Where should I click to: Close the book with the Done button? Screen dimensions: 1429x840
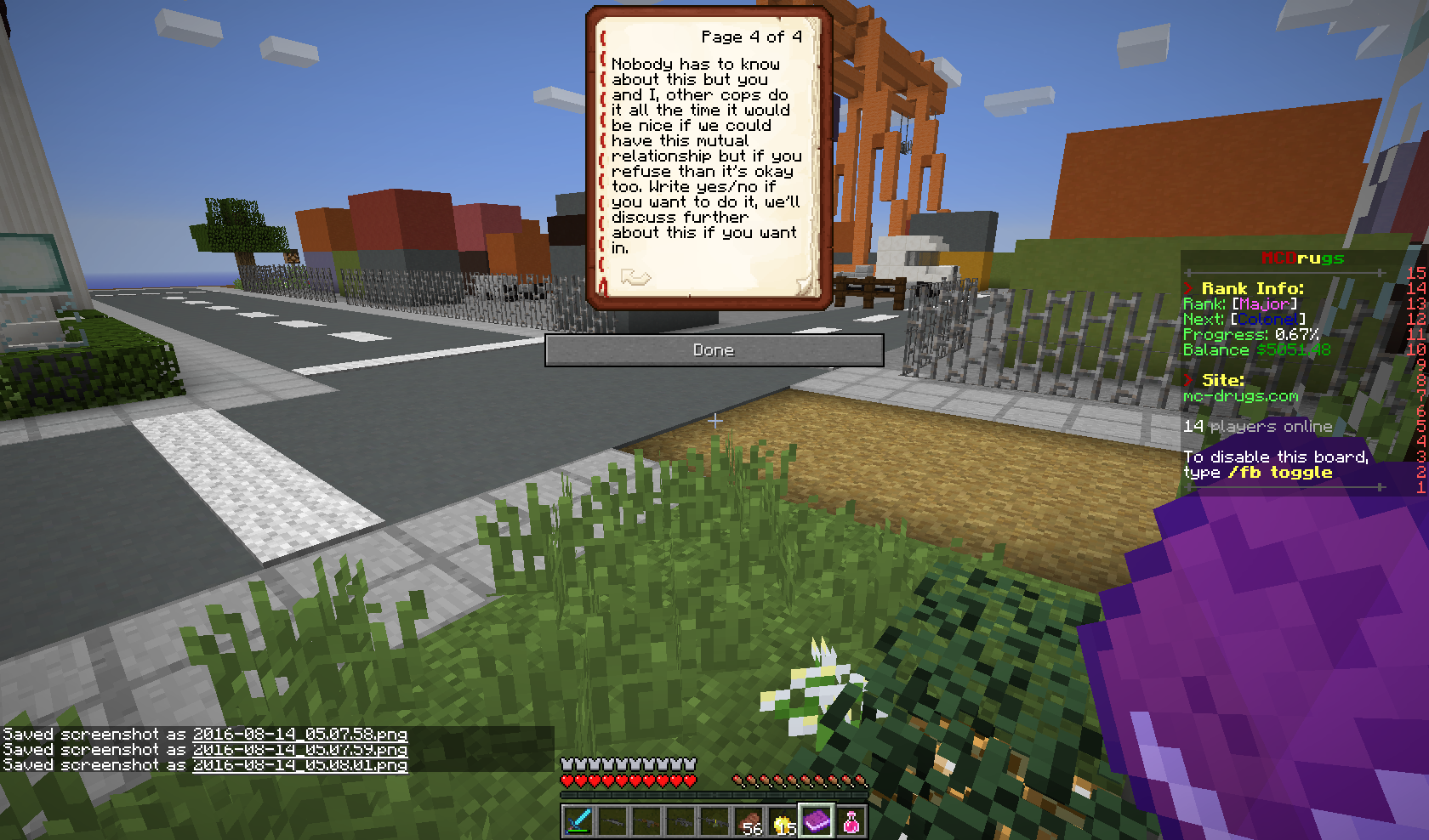point(714,350)
